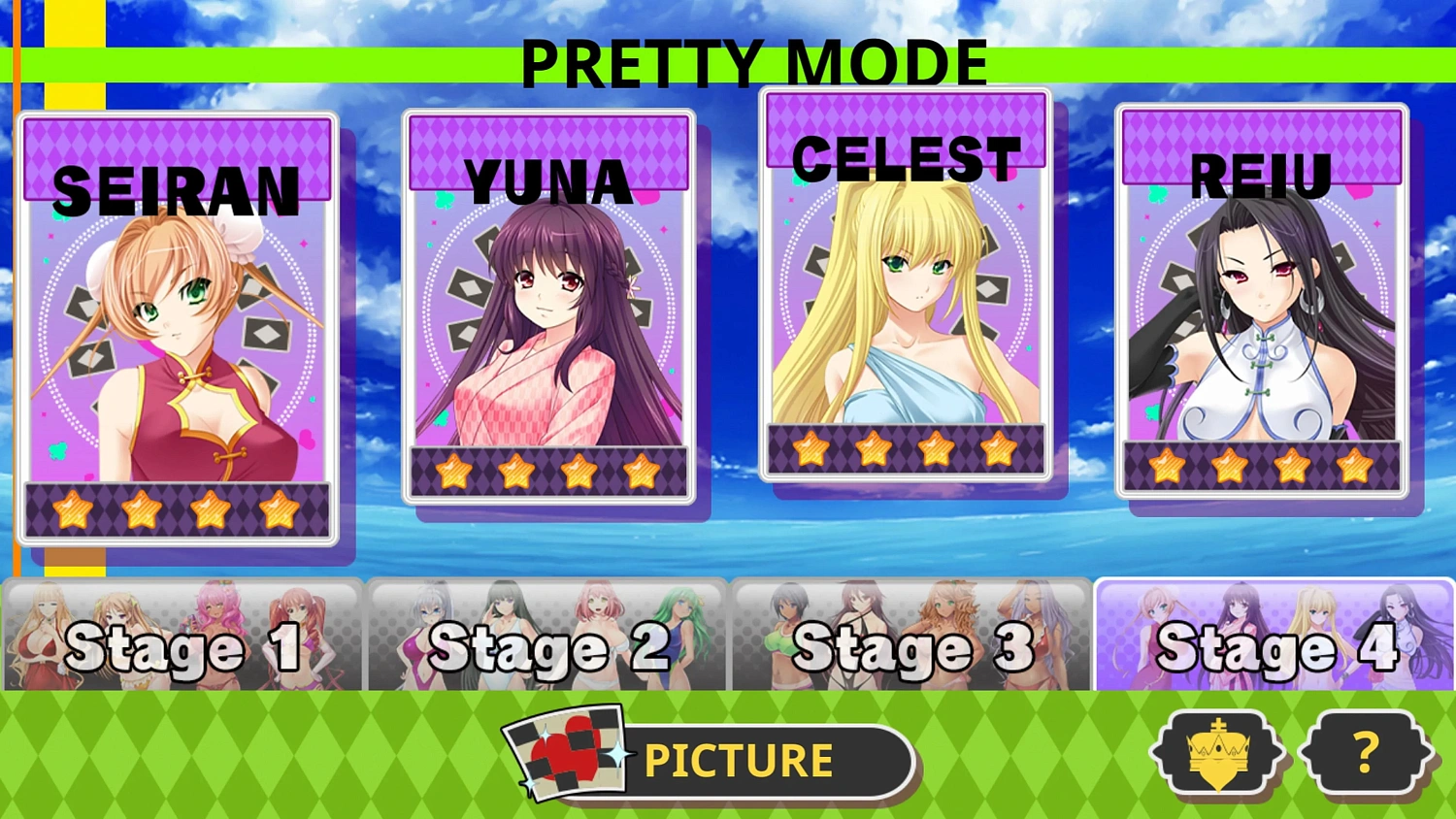Select Seiran's character card
Image resolution: width=1456 pixels, height=819 pixels.
coord(176,330)
